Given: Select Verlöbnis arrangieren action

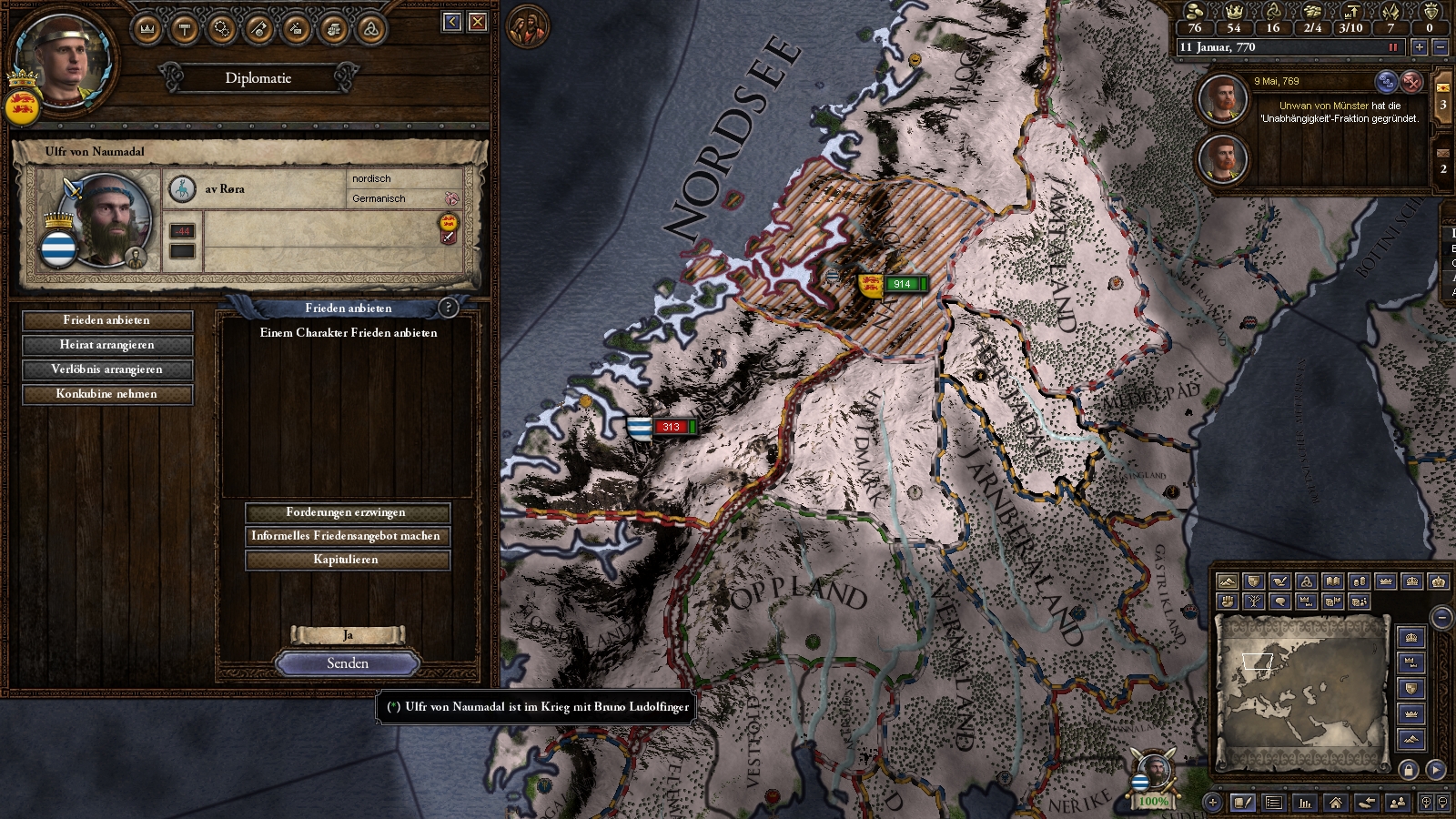Looking at the screenshot, I should 107,369.
